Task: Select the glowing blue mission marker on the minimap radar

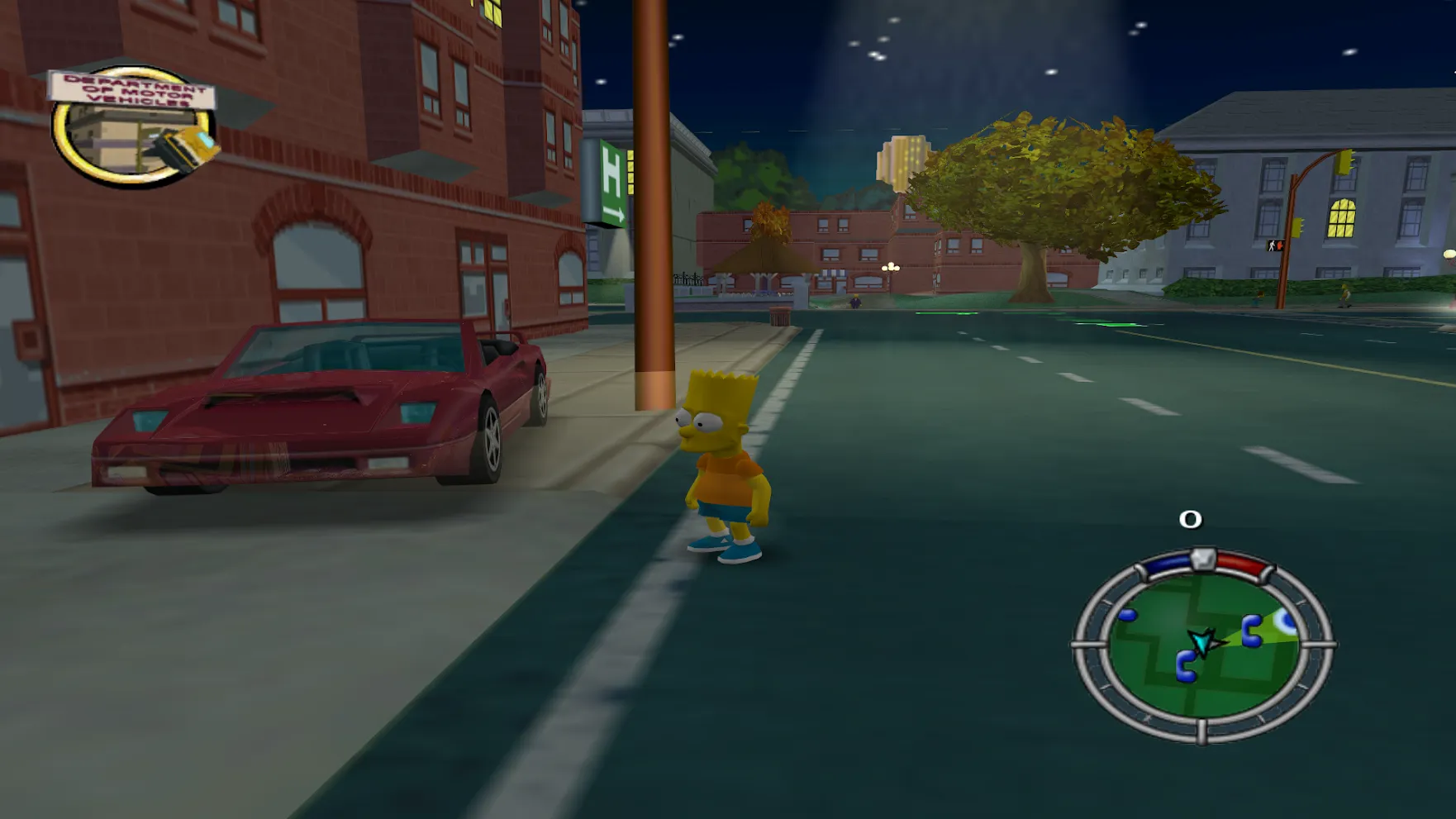Action: point(1287,620)
